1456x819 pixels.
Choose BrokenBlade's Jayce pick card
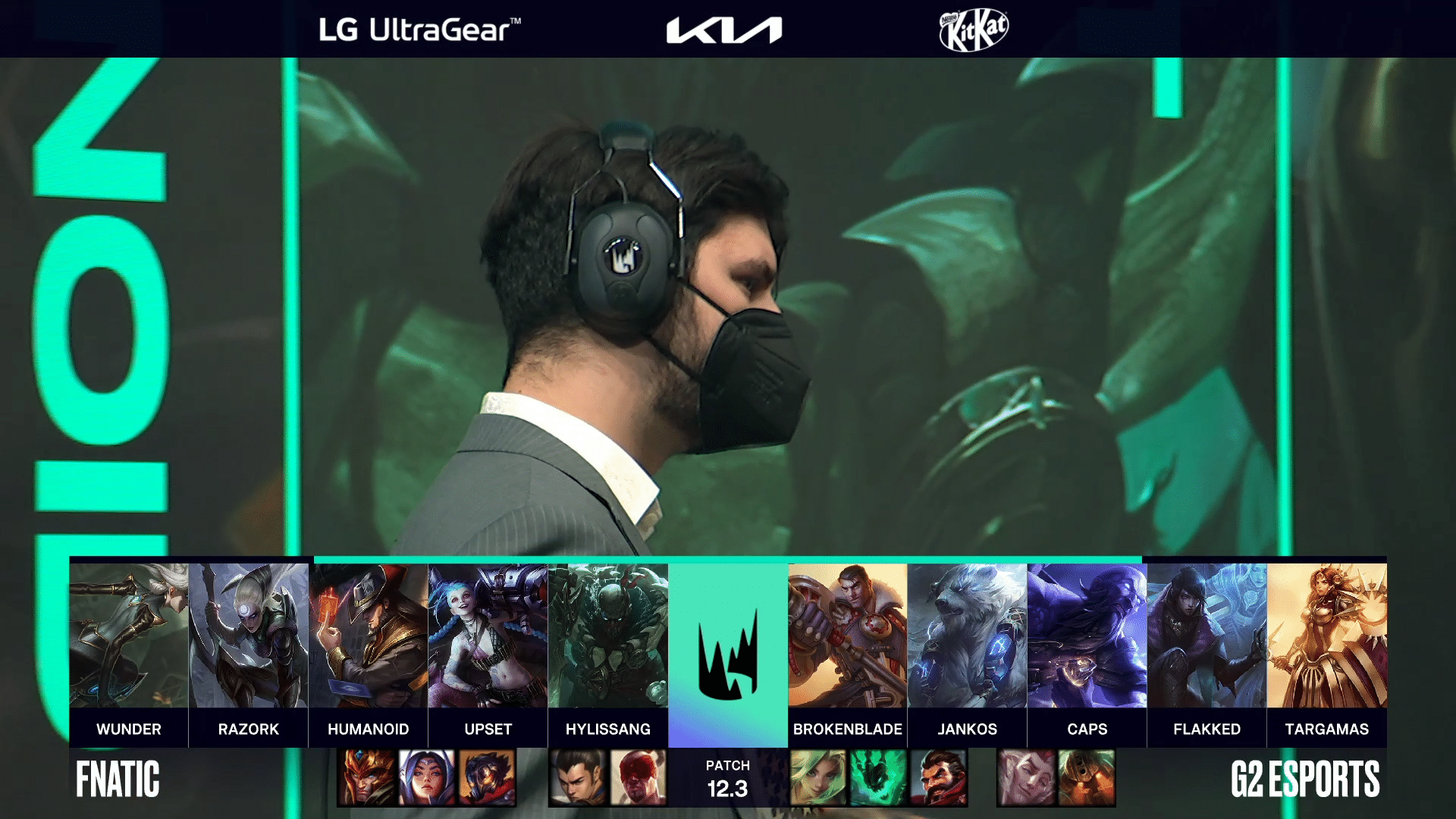pos(848,637)
